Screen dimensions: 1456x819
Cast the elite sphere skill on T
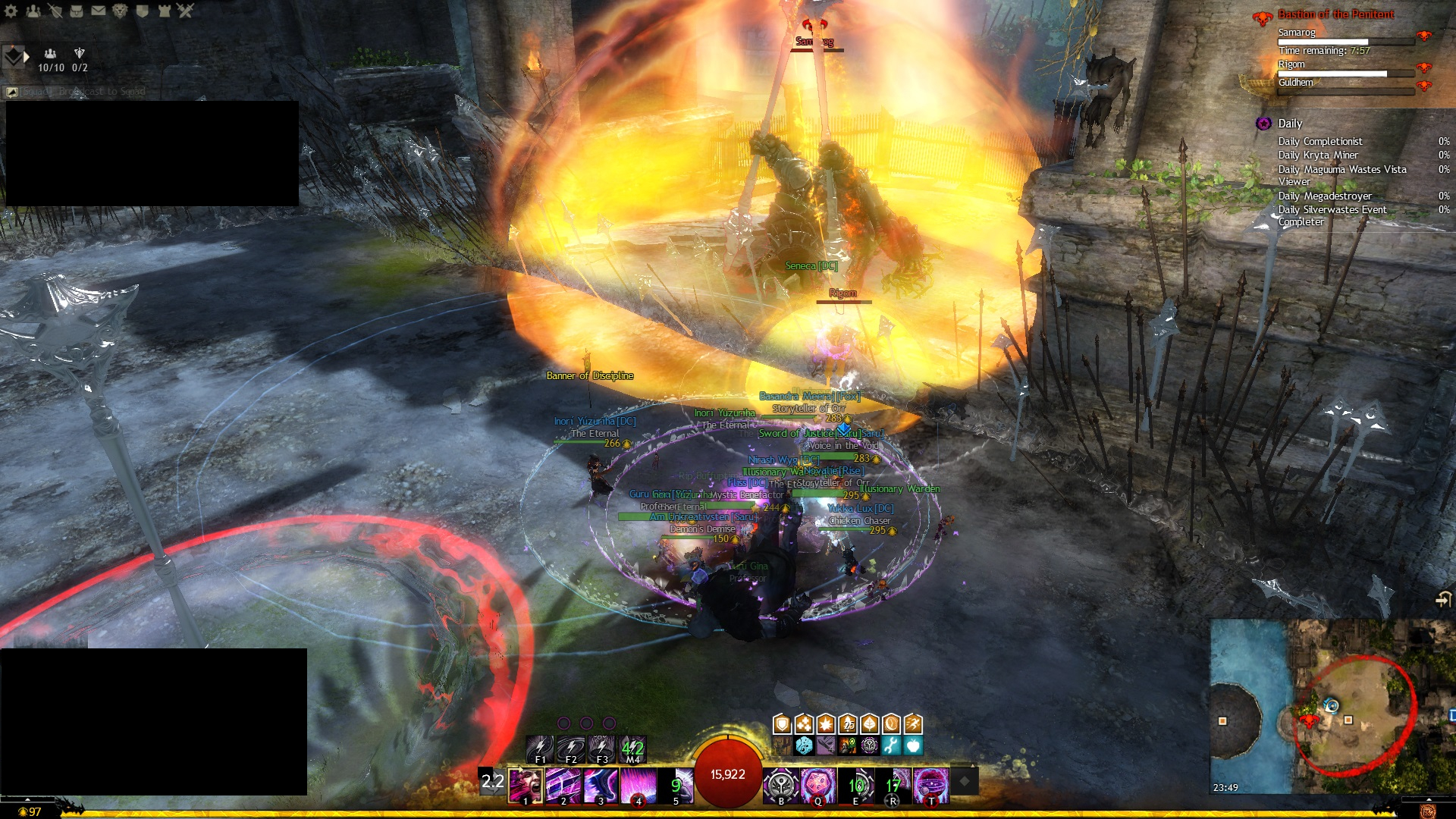pos(931,785)
